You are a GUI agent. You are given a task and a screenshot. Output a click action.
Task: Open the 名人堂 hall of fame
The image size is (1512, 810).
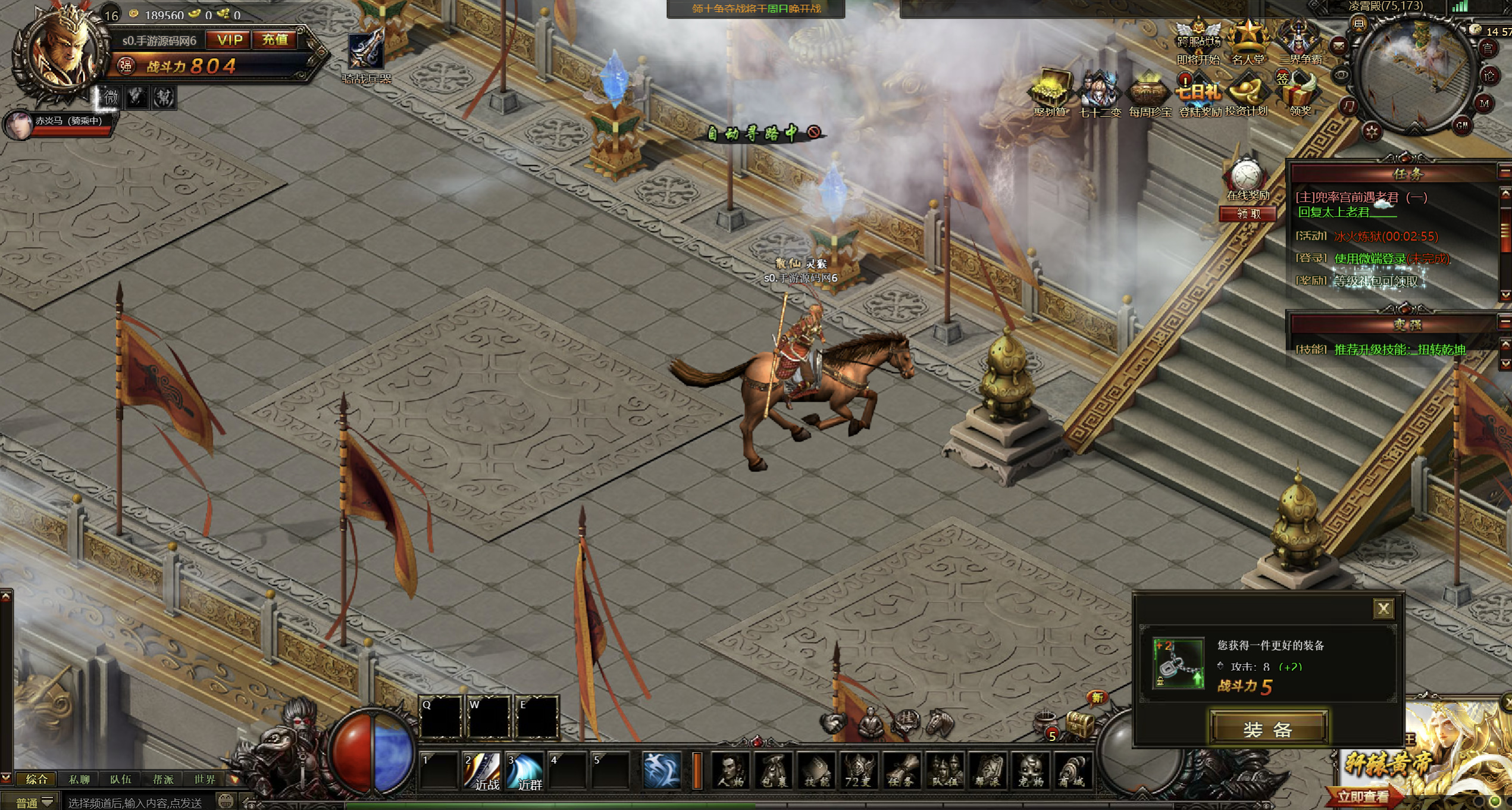[1248, 42]
